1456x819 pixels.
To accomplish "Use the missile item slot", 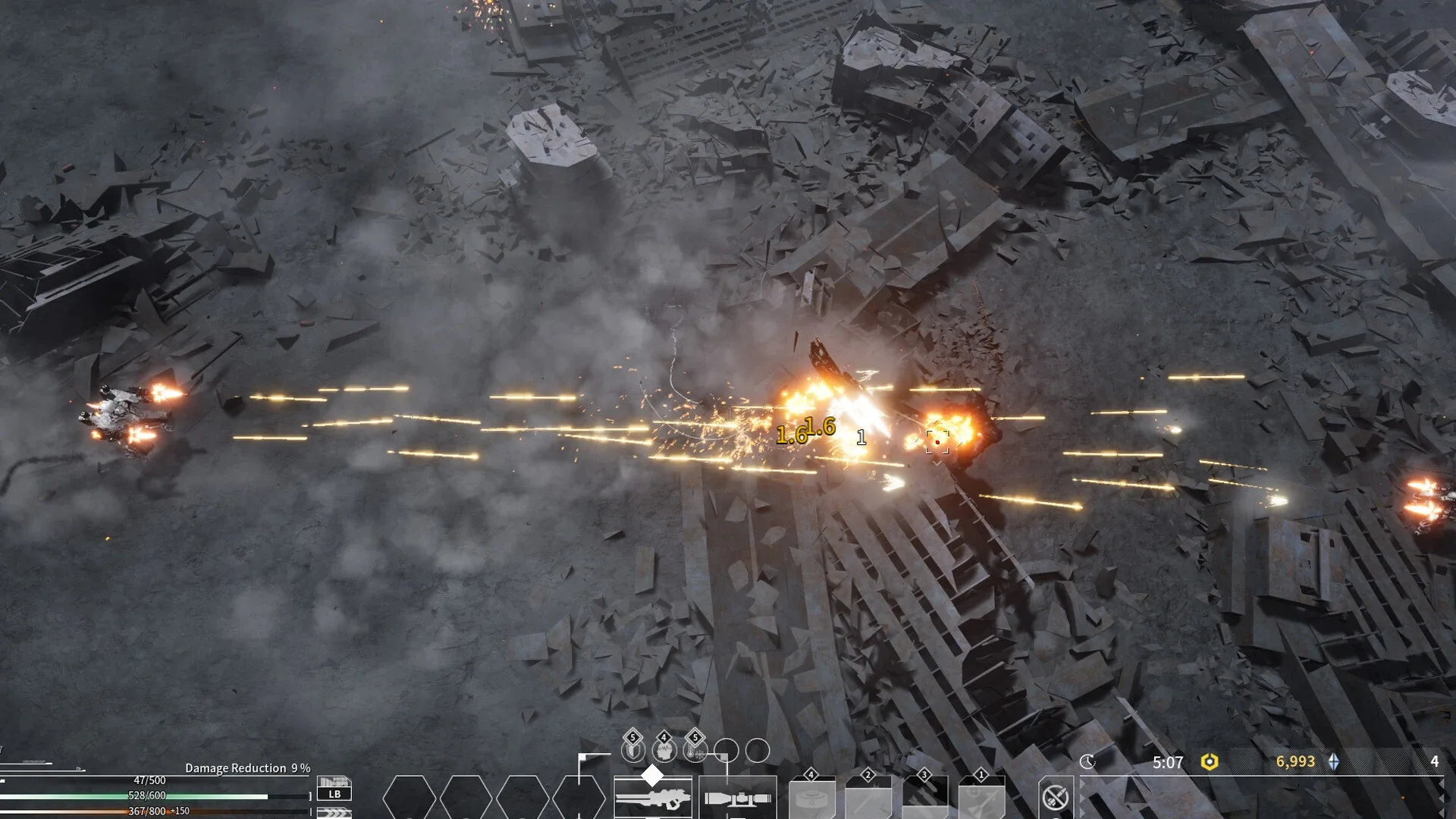I will pos(981,800).
